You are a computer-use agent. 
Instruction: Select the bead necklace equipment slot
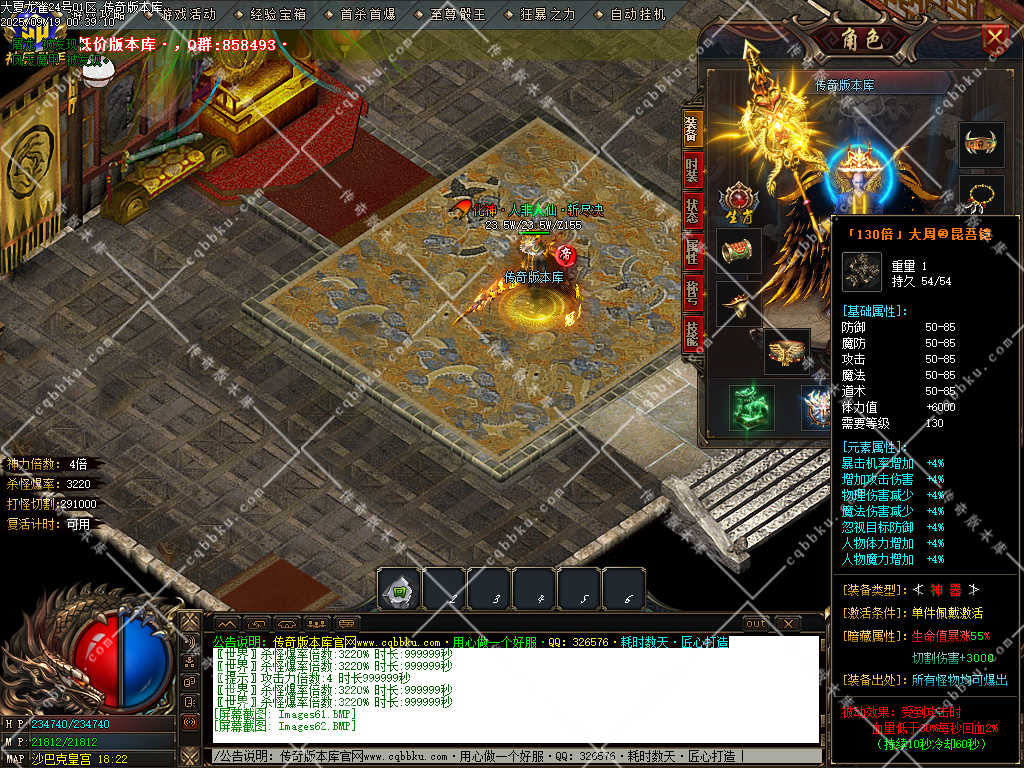tap(981, 195)
